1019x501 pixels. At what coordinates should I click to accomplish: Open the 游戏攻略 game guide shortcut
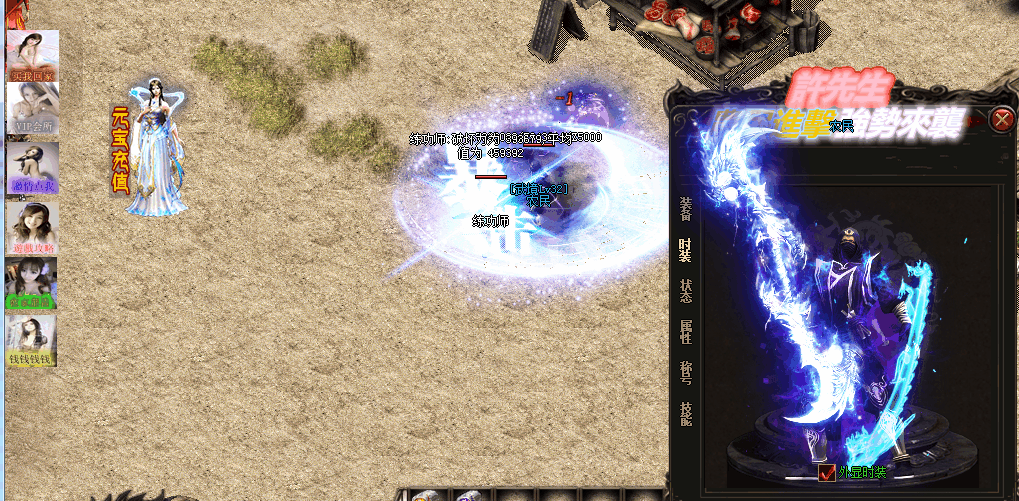(32, 228)
